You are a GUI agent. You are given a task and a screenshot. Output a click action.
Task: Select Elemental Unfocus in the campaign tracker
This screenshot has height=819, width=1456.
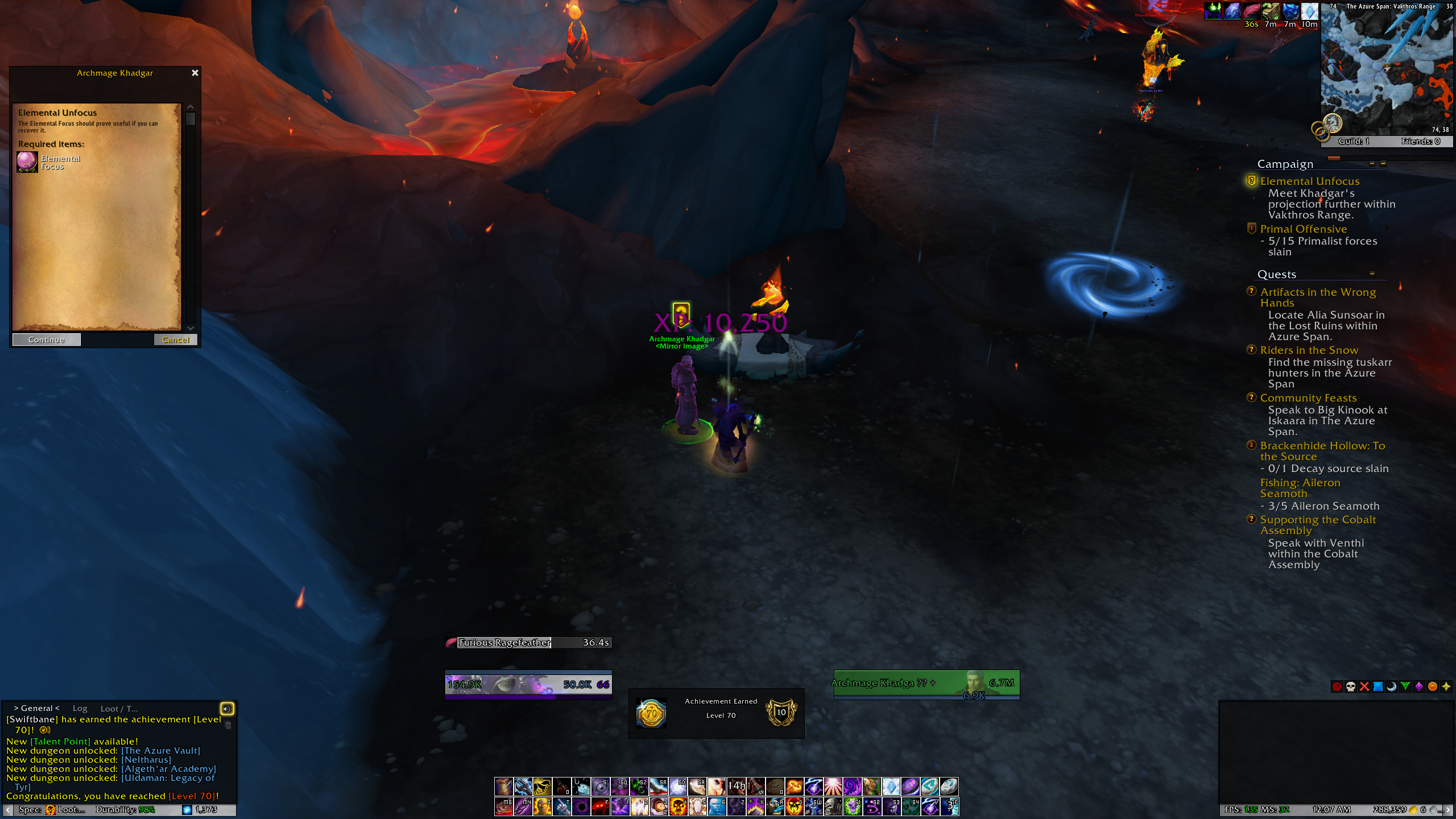pos(1309,181)
